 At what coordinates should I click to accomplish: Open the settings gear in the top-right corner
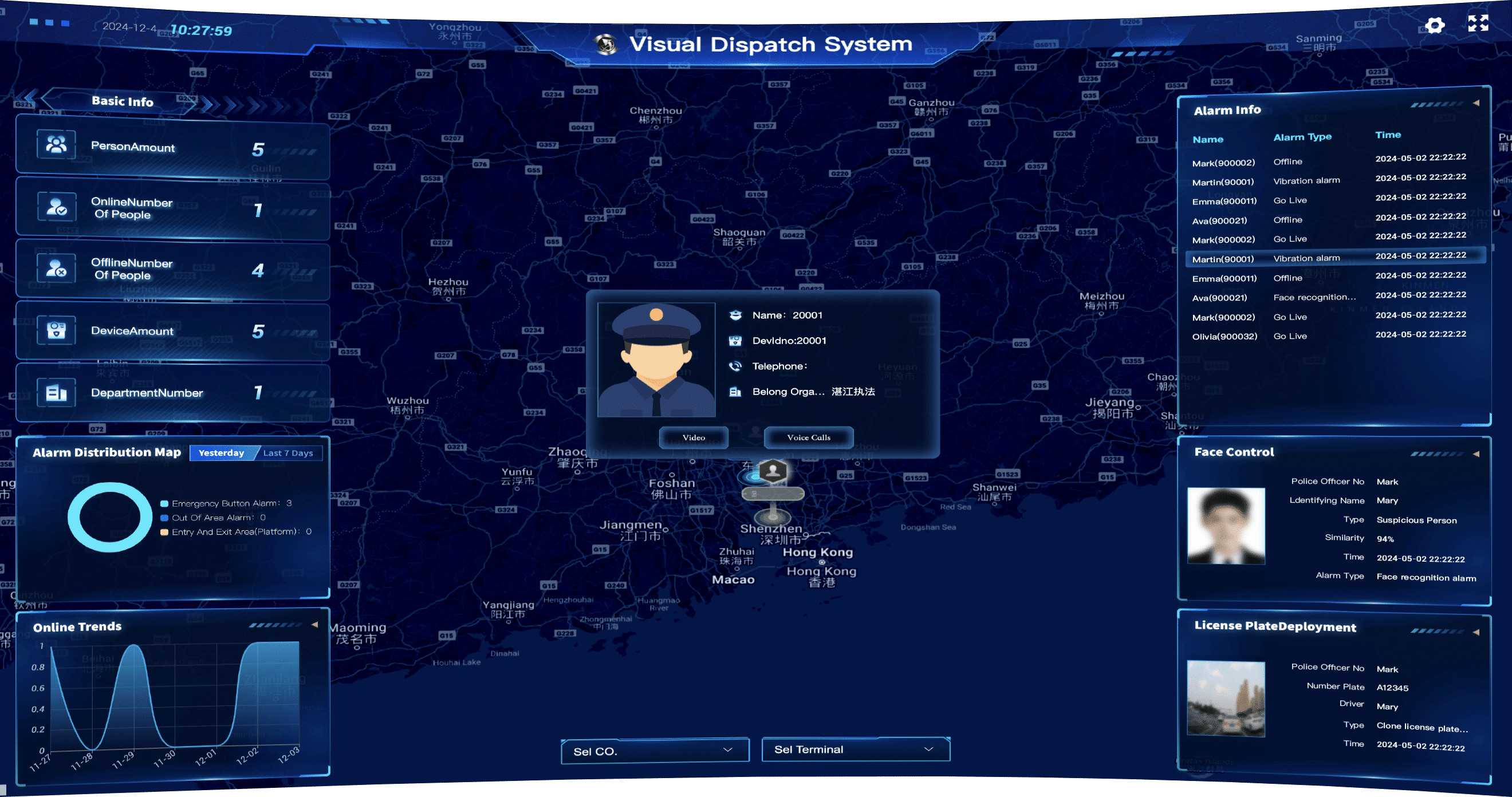(x=1435, y=25)
